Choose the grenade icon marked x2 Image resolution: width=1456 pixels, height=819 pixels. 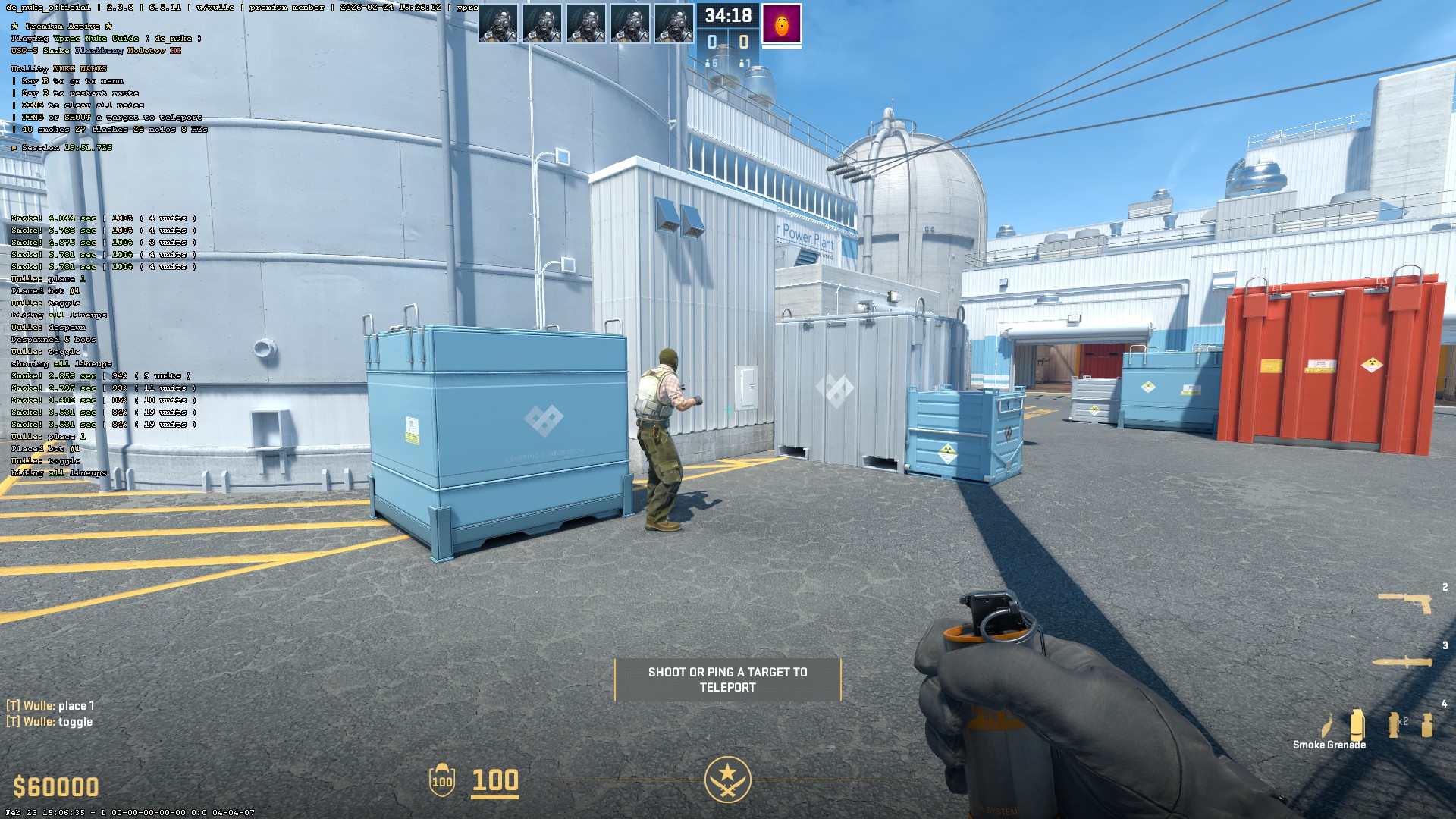pyautogui.click(x=1394, y=724)
